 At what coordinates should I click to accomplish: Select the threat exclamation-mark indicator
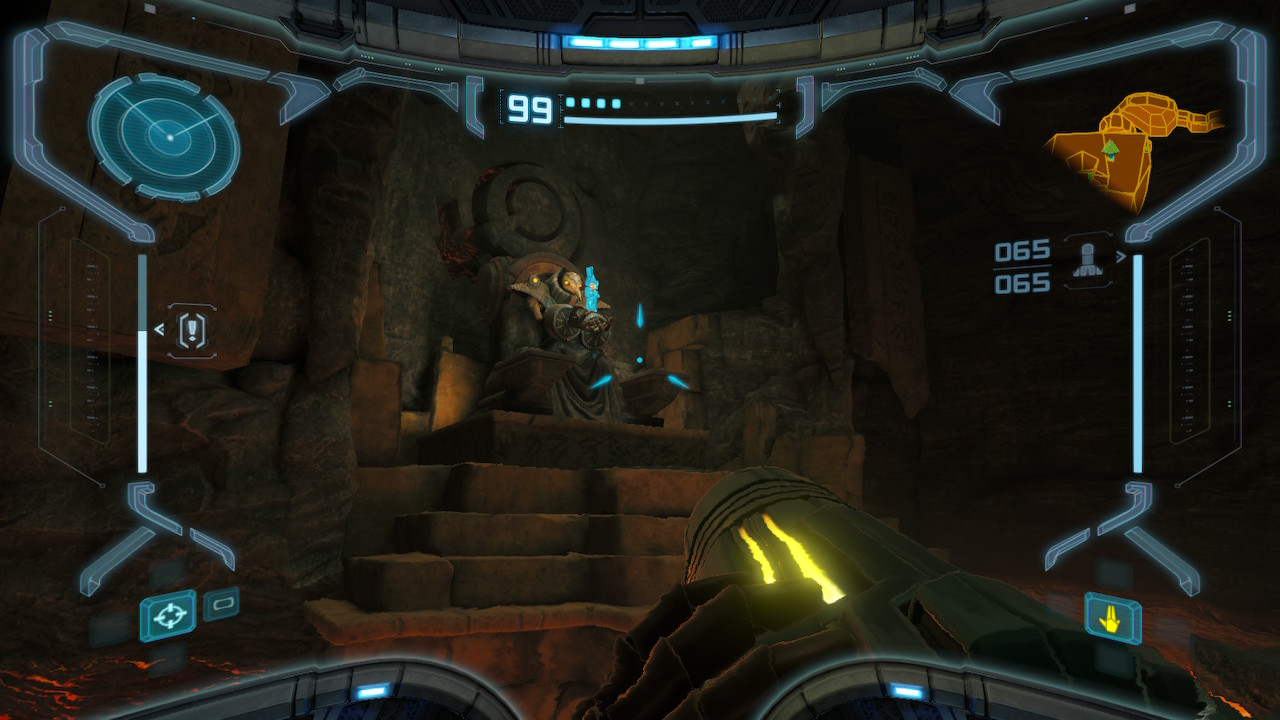tap(192, 330)
